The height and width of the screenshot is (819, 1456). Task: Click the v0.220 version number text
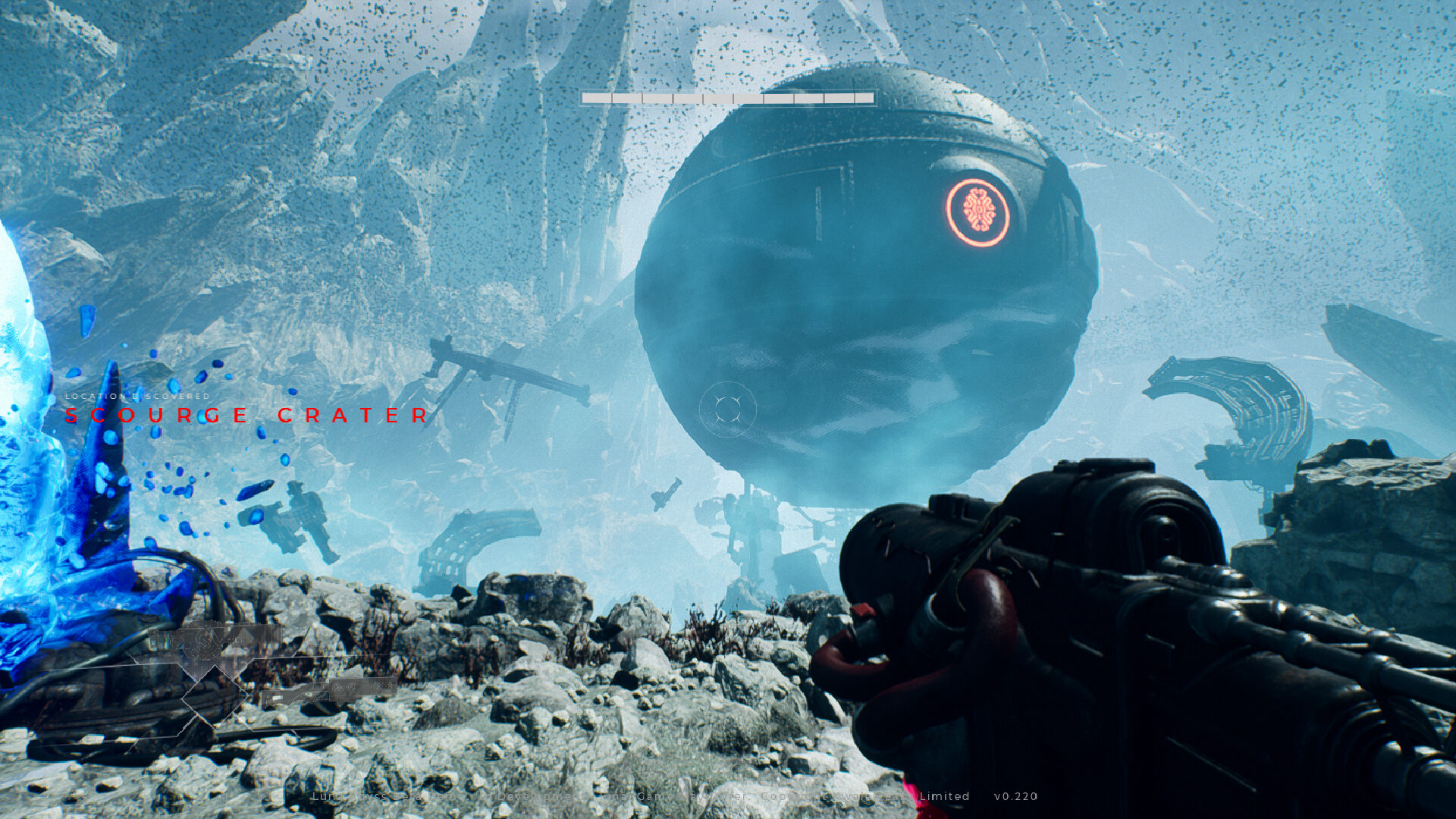point(1015,796)
